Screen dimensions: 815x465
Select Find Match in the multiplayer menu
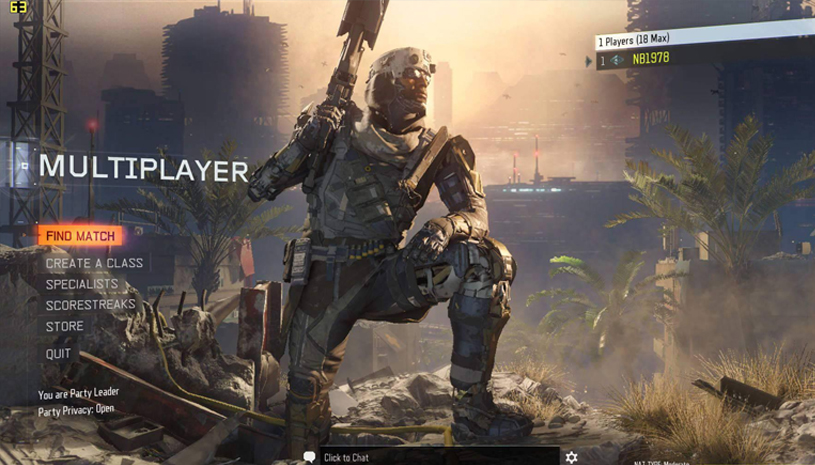80,236
